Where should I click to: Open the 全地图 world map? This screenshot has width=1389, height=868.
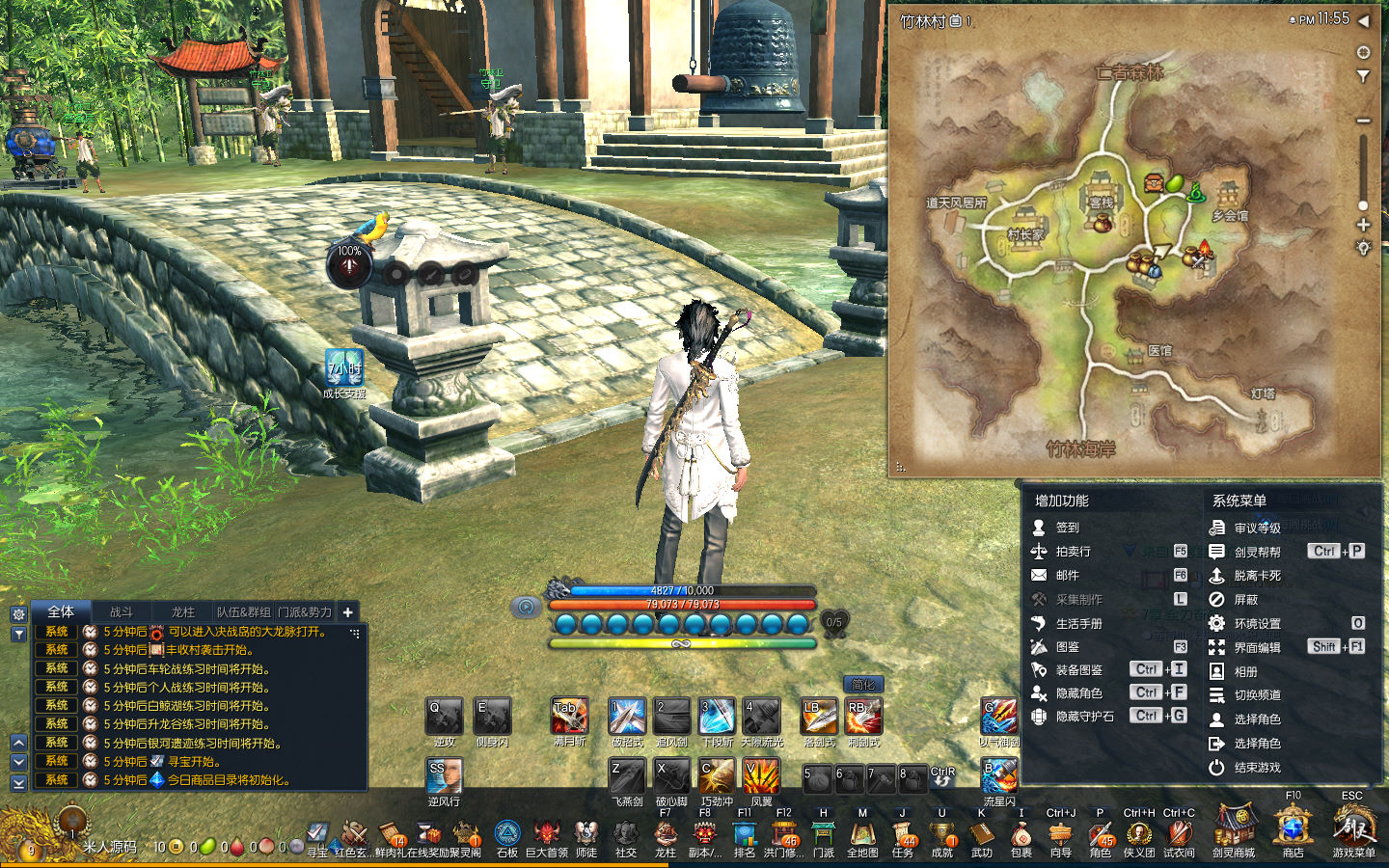pos(862,835)
